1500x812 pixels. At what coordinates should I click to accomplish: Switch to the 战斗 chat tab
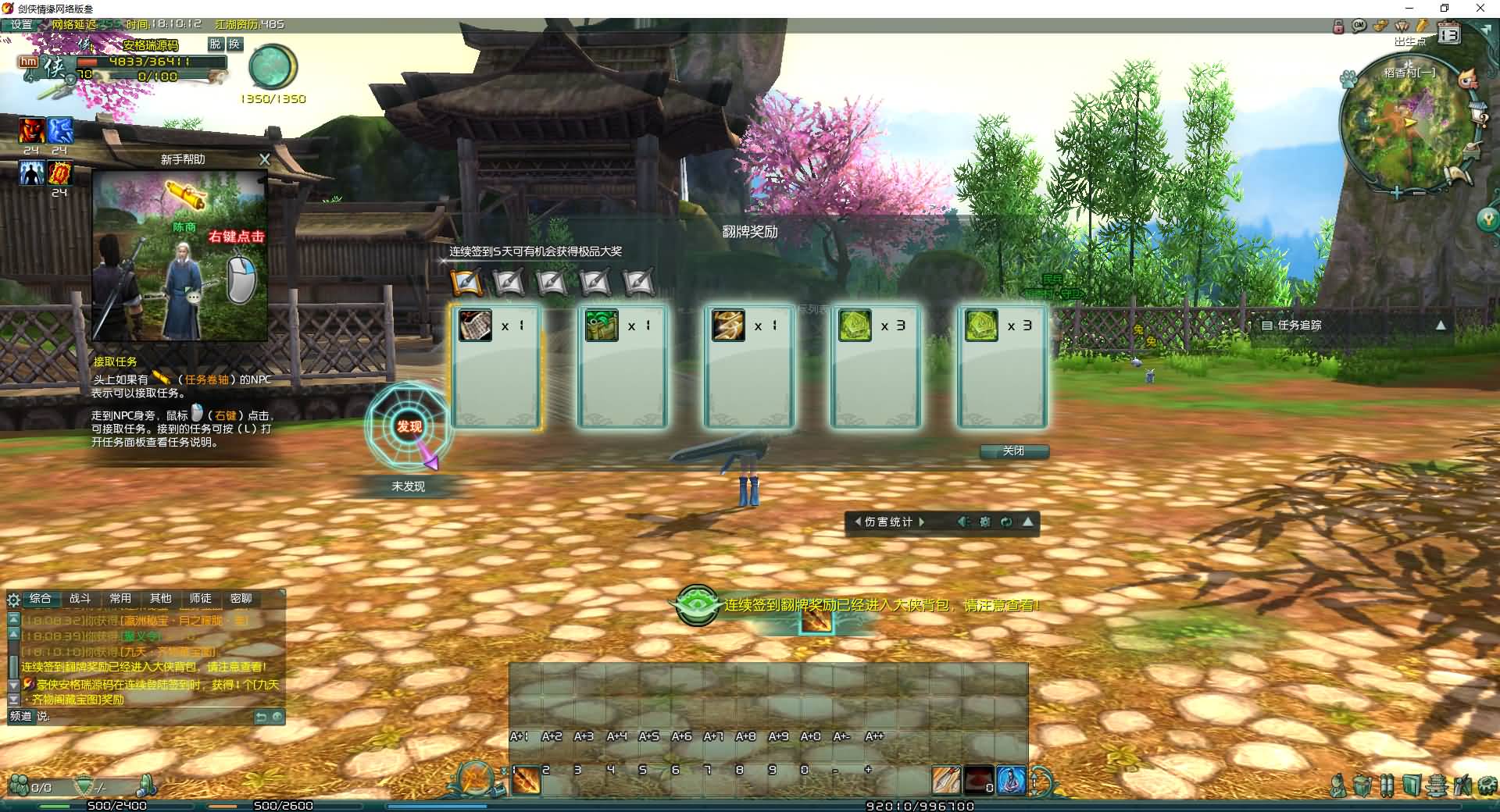80,599
